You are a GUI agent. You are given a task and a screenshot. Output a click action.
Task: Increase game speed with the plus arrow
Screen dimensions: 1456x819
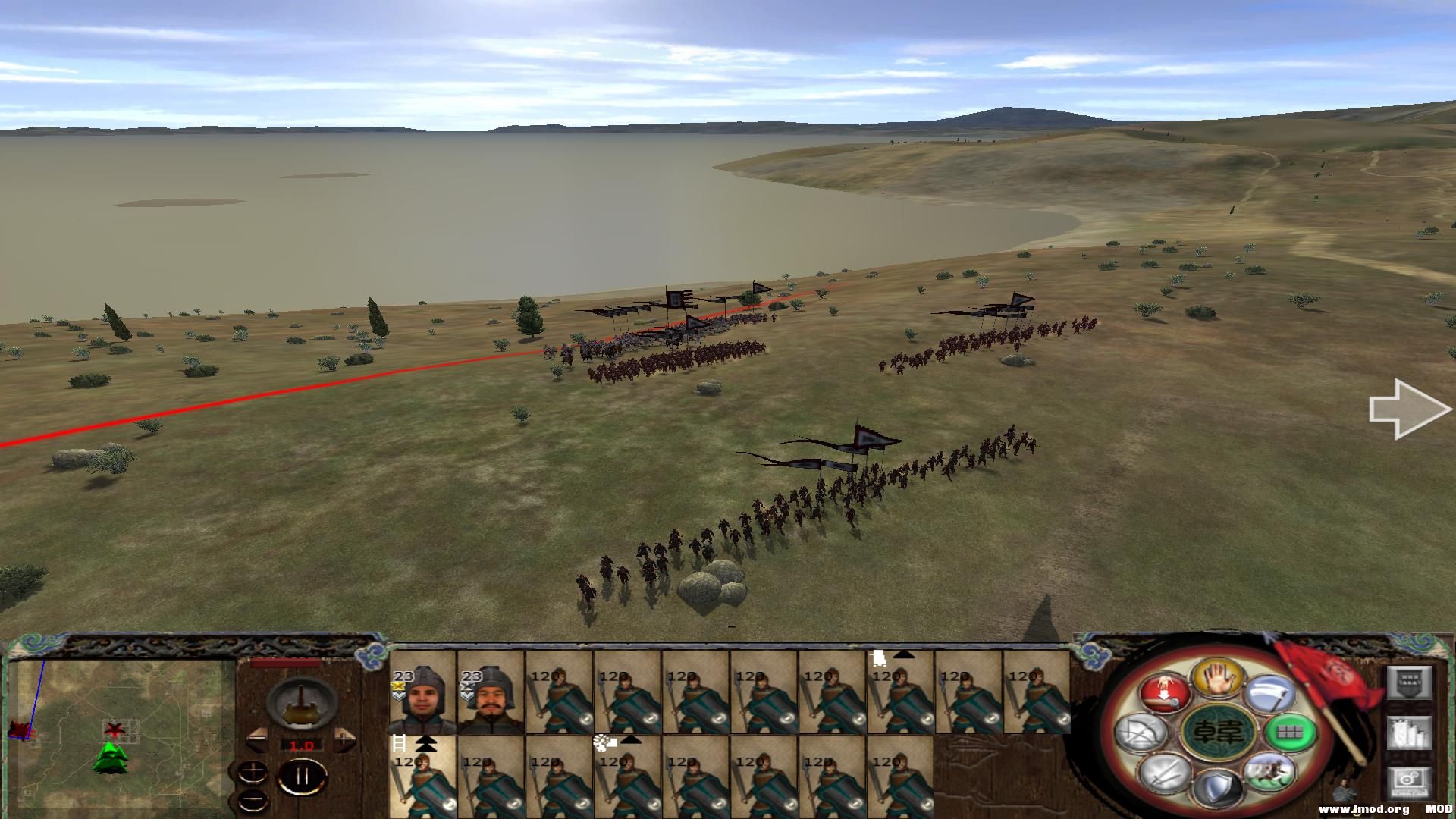click(344, 740)
